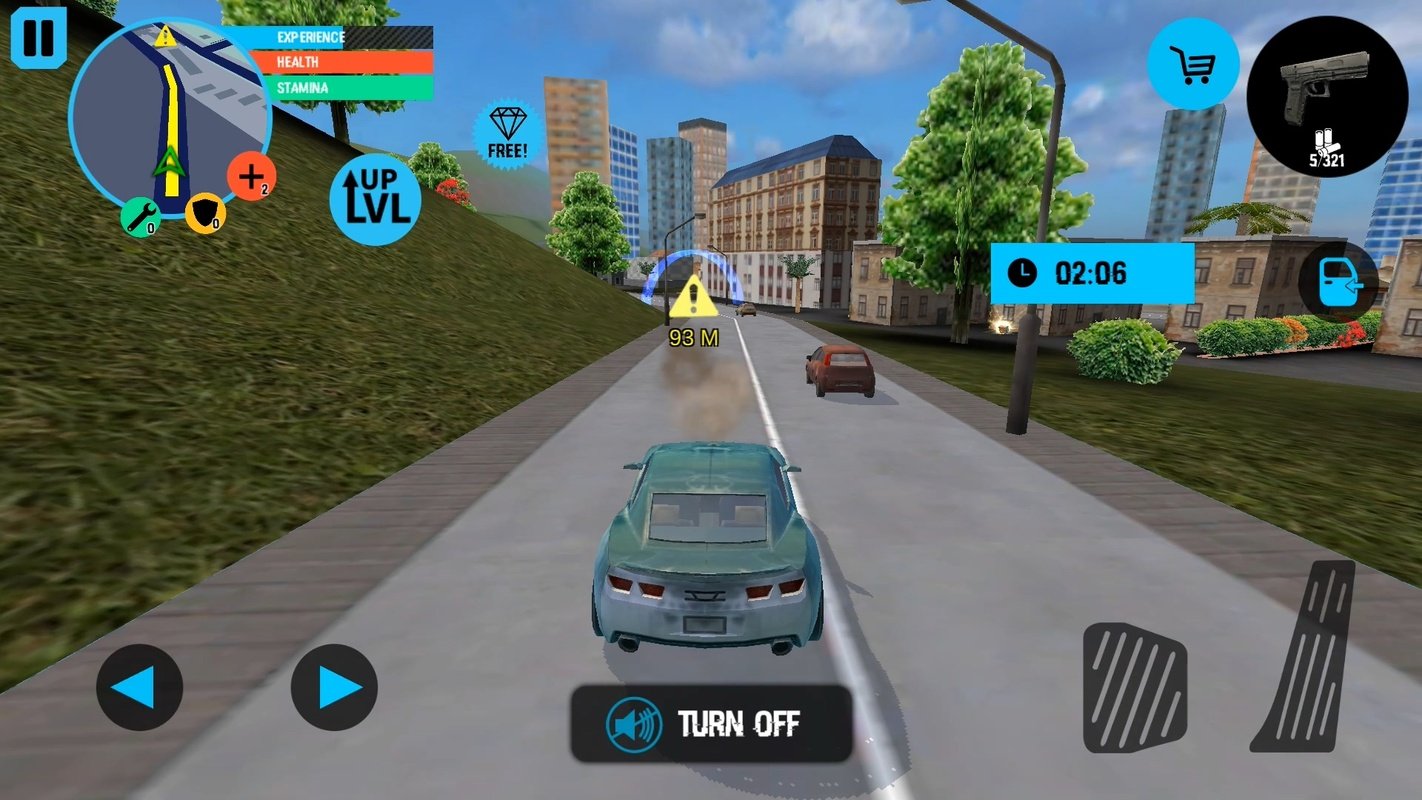Use the red plus health kit
Image resolution: width=1422 pixels, height=800 pixels.
251,177
